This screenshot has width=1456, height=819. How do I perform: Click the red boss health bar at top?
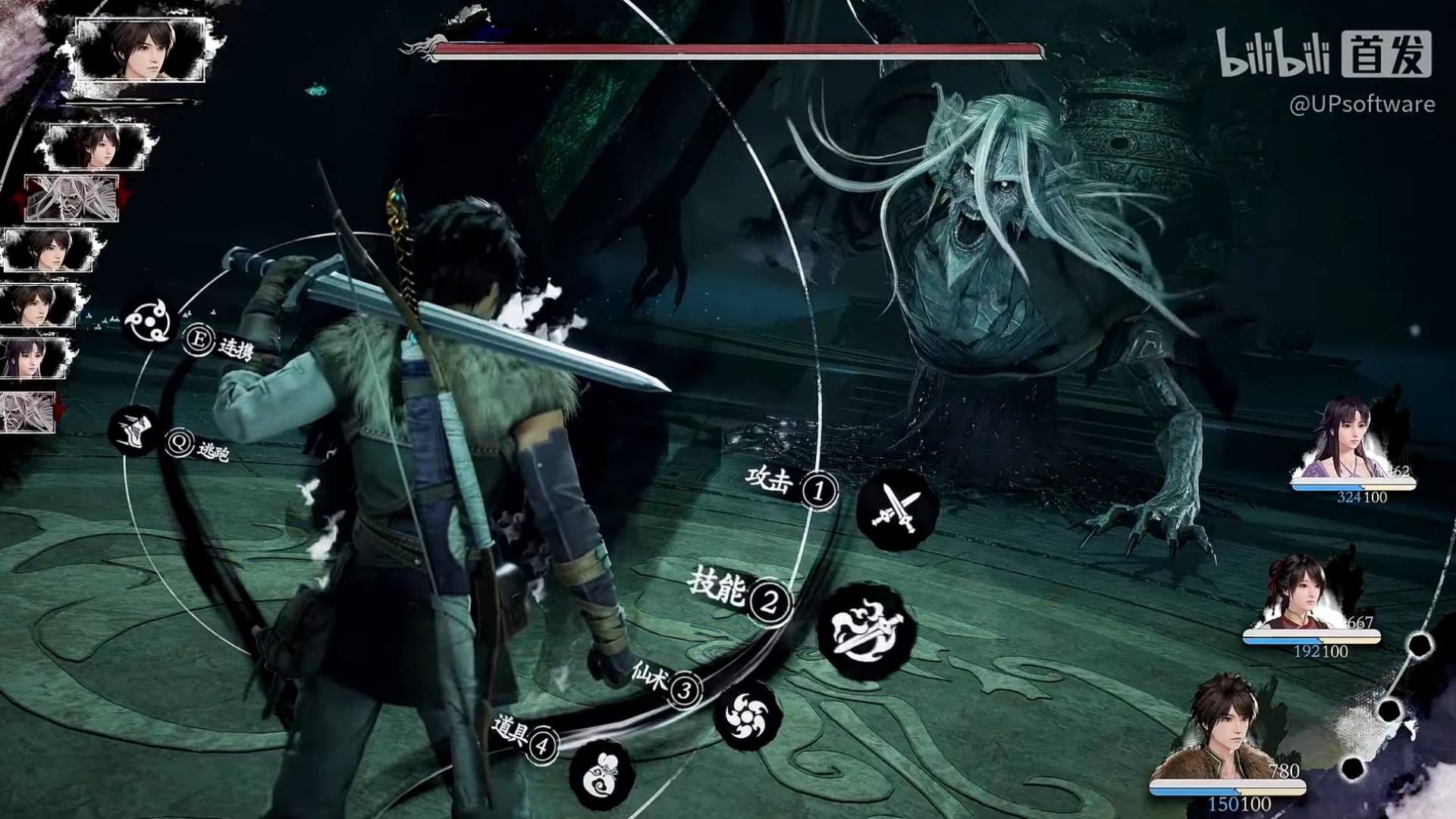(x=736, y=50)
